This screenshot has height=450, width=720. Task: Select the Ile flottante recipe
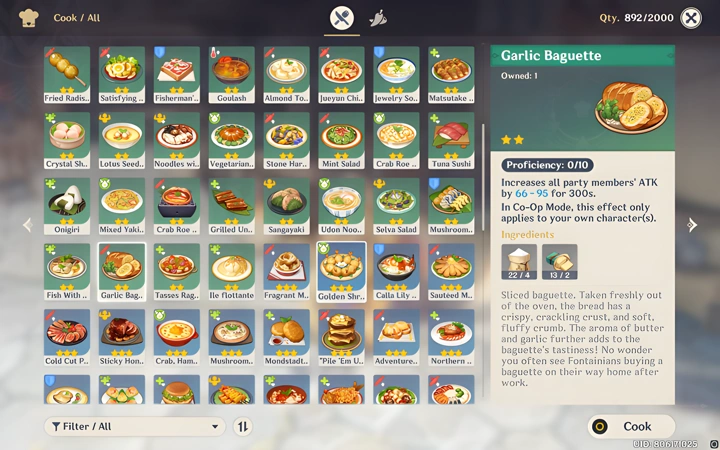(x=231, y=272)
